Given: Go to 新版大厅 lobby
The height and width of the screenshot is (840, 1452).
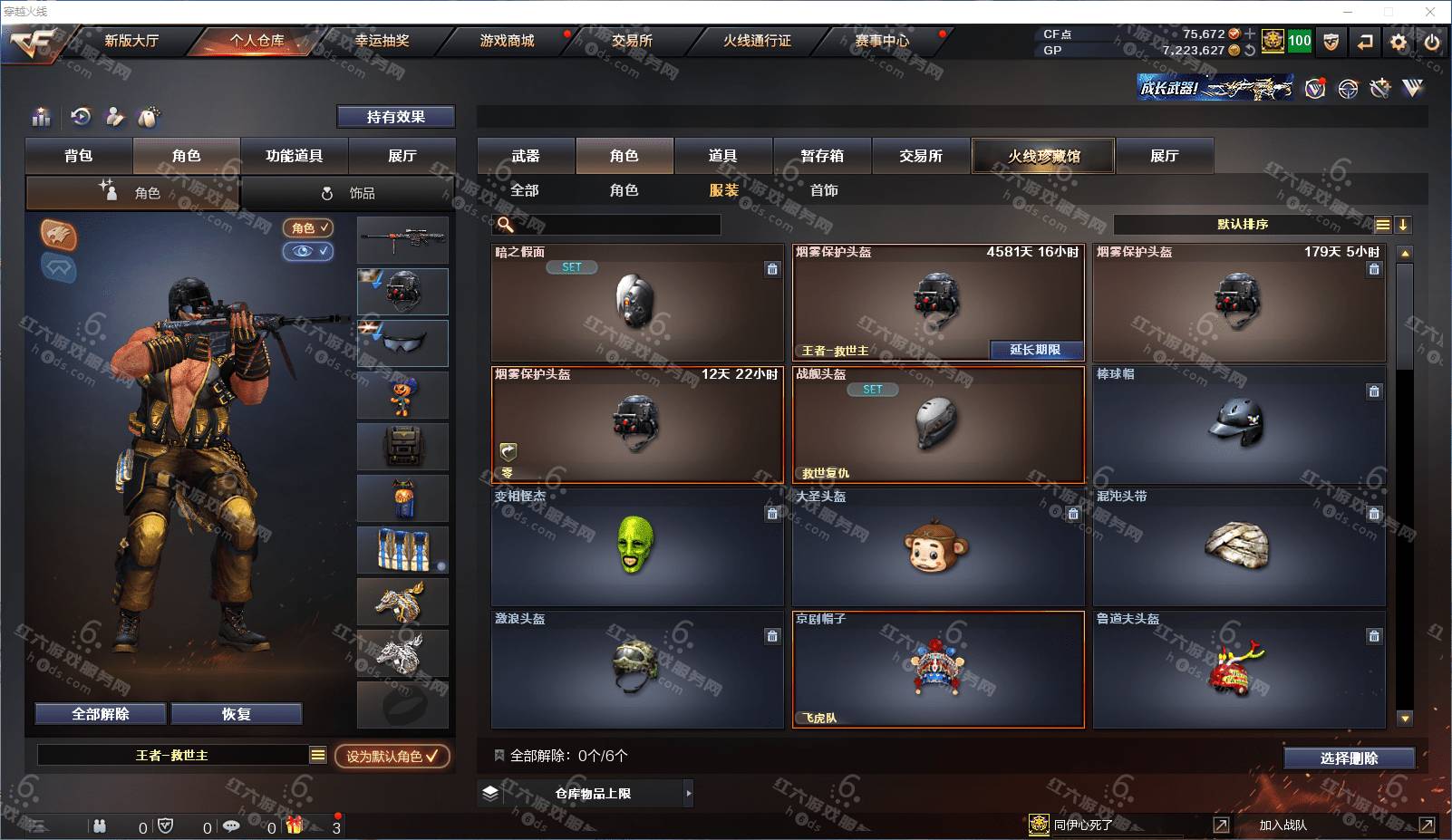Looking at the screenshot, I should tap(131, 41).
